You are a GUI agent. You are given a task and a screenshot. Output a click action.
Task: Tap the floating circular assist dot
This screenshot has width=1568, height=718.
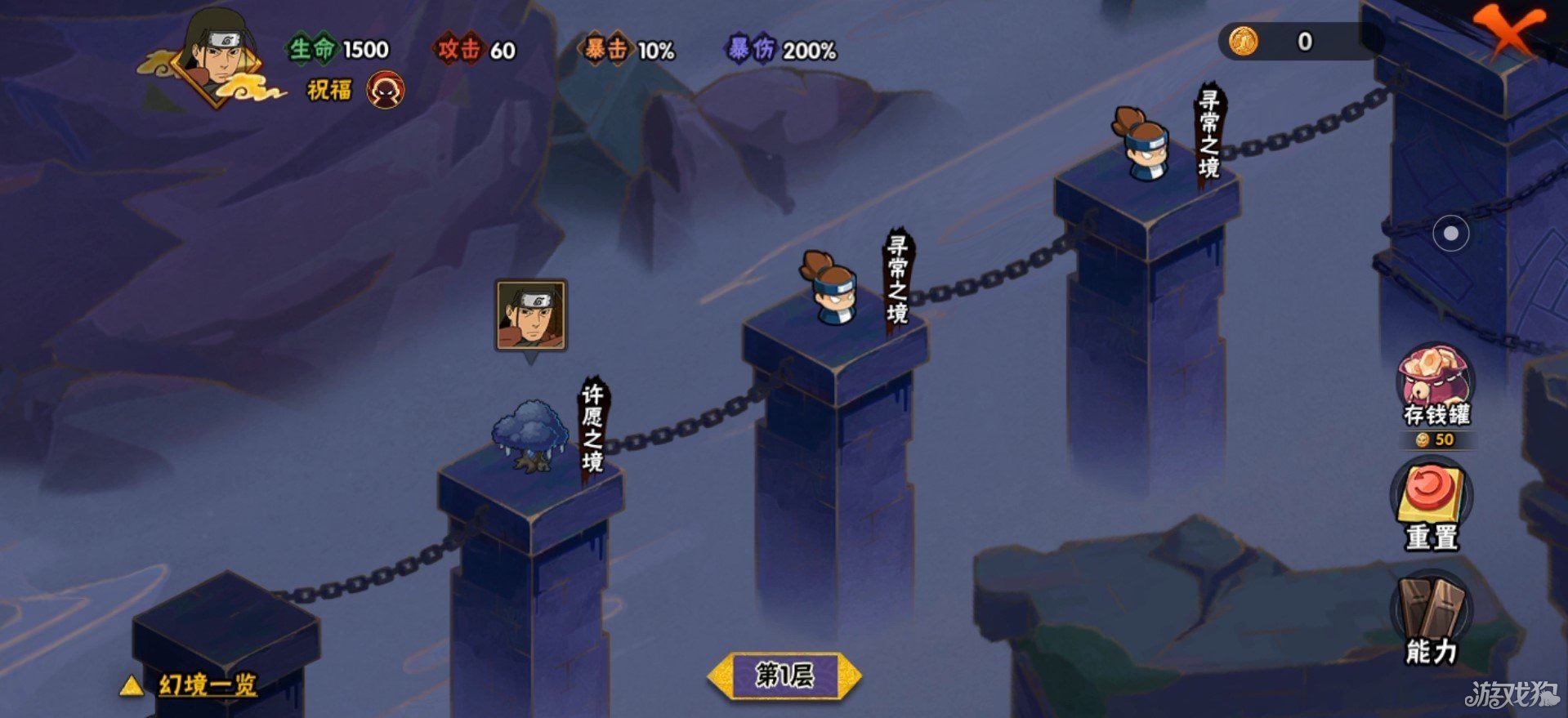1450,234
